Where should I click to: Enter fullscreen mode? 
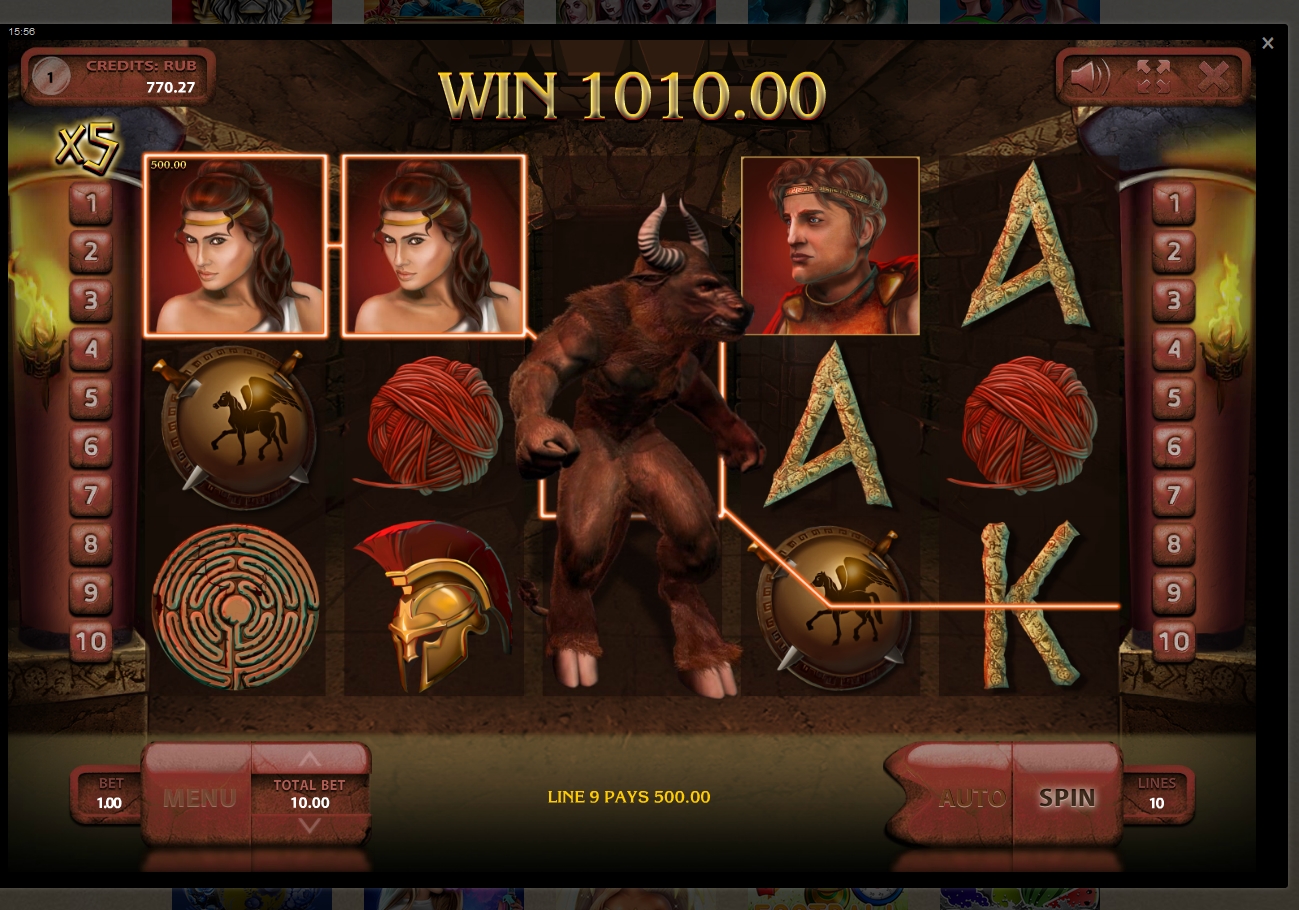[x=1153, y=76]
